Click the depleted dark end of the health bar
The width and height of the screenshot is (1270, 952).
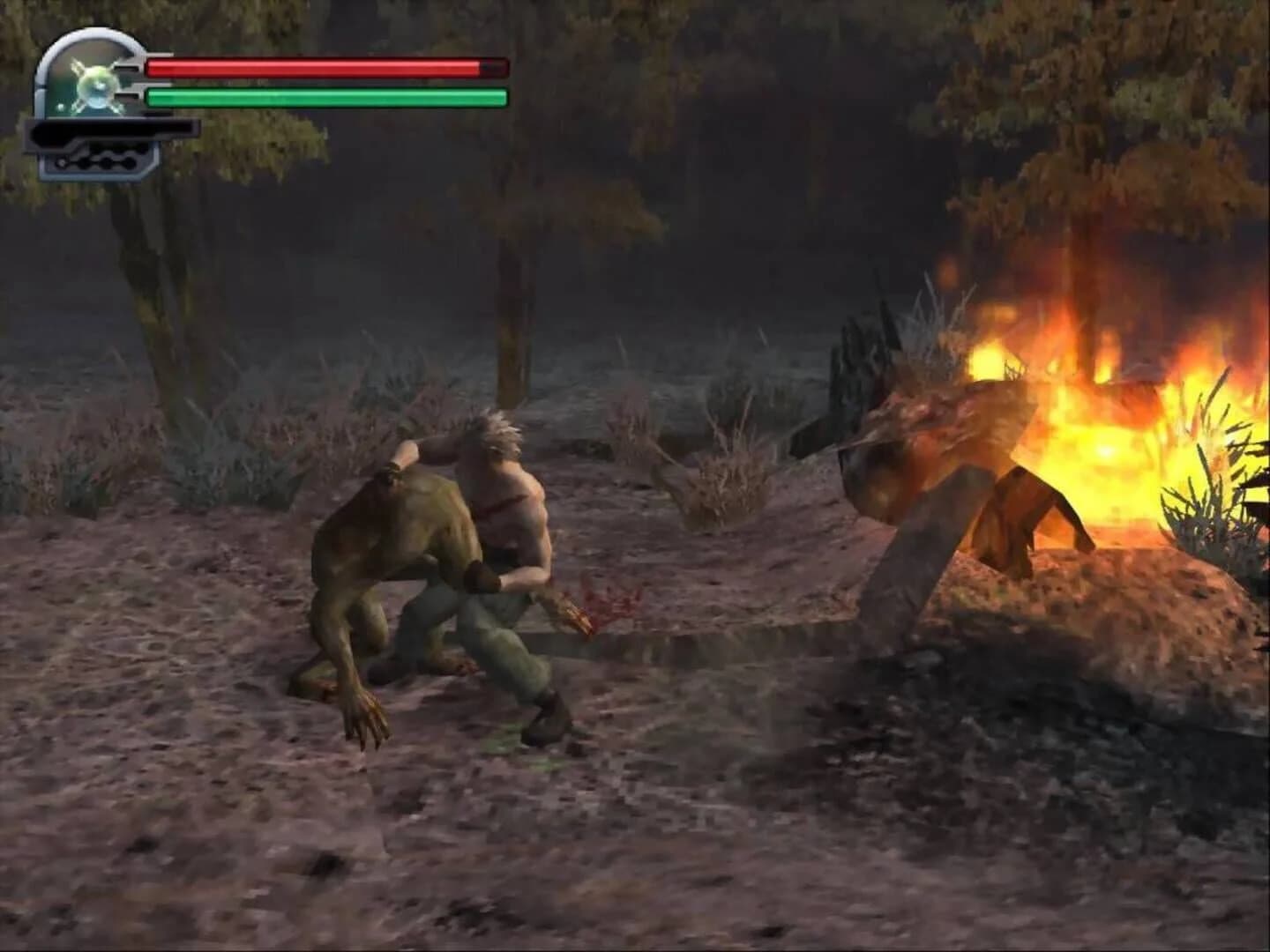[x=492, y=67]
